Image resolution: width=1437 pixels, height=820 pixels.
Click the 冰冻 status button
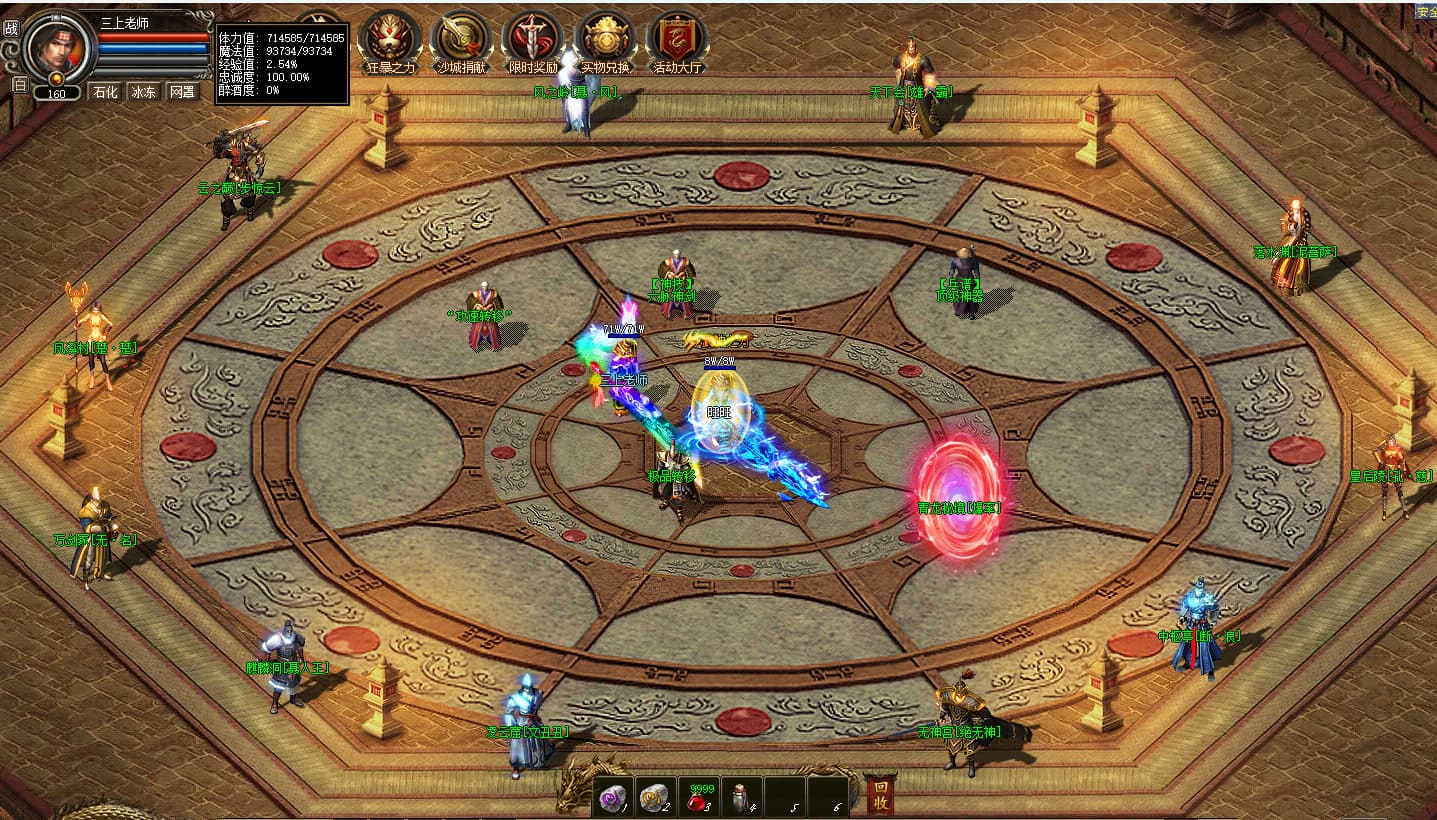pyautogui.click(x=143, y=92)
